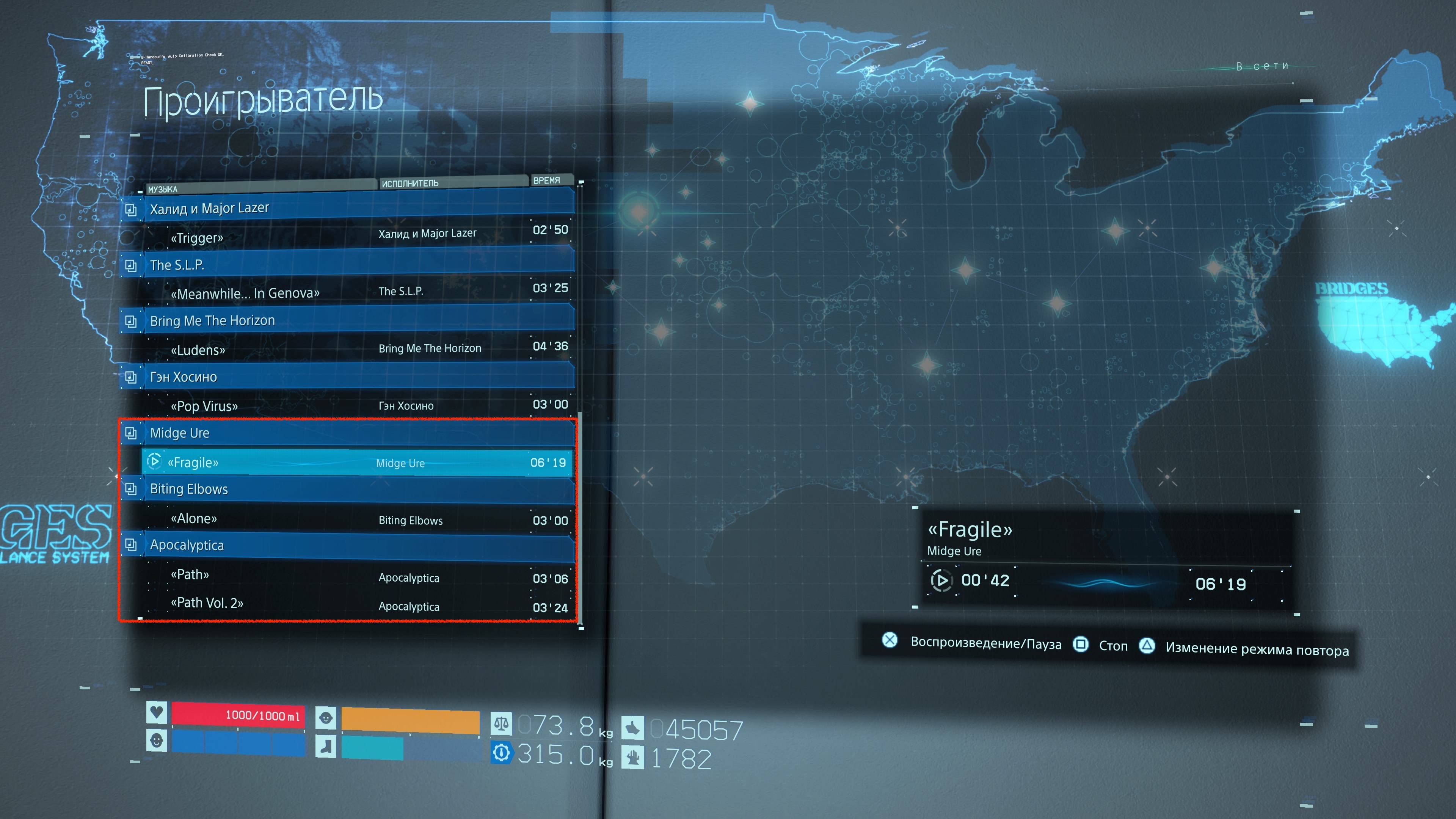
Task: Select the Bring Me The Horizon album header
Action: point(348,320)
